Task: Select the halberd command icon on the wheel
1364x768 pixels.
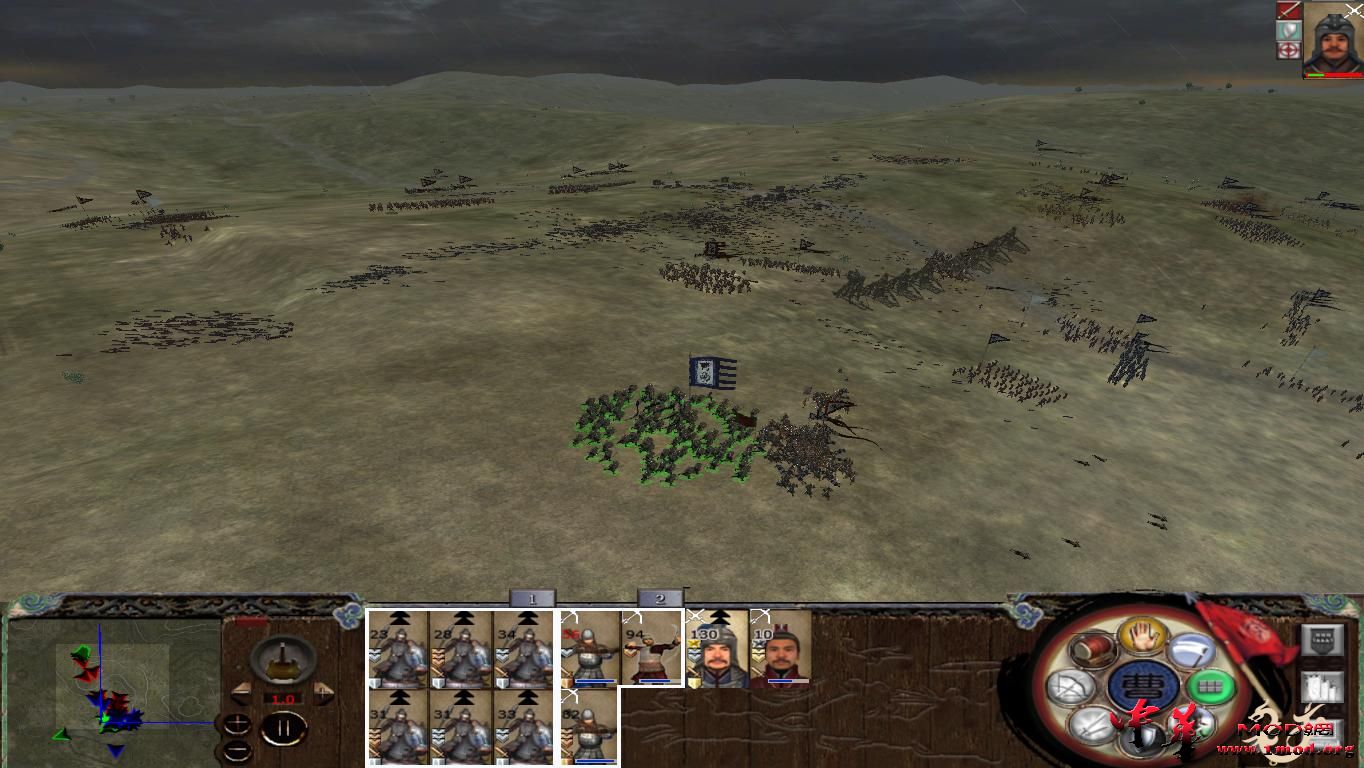Action: 1191,650
